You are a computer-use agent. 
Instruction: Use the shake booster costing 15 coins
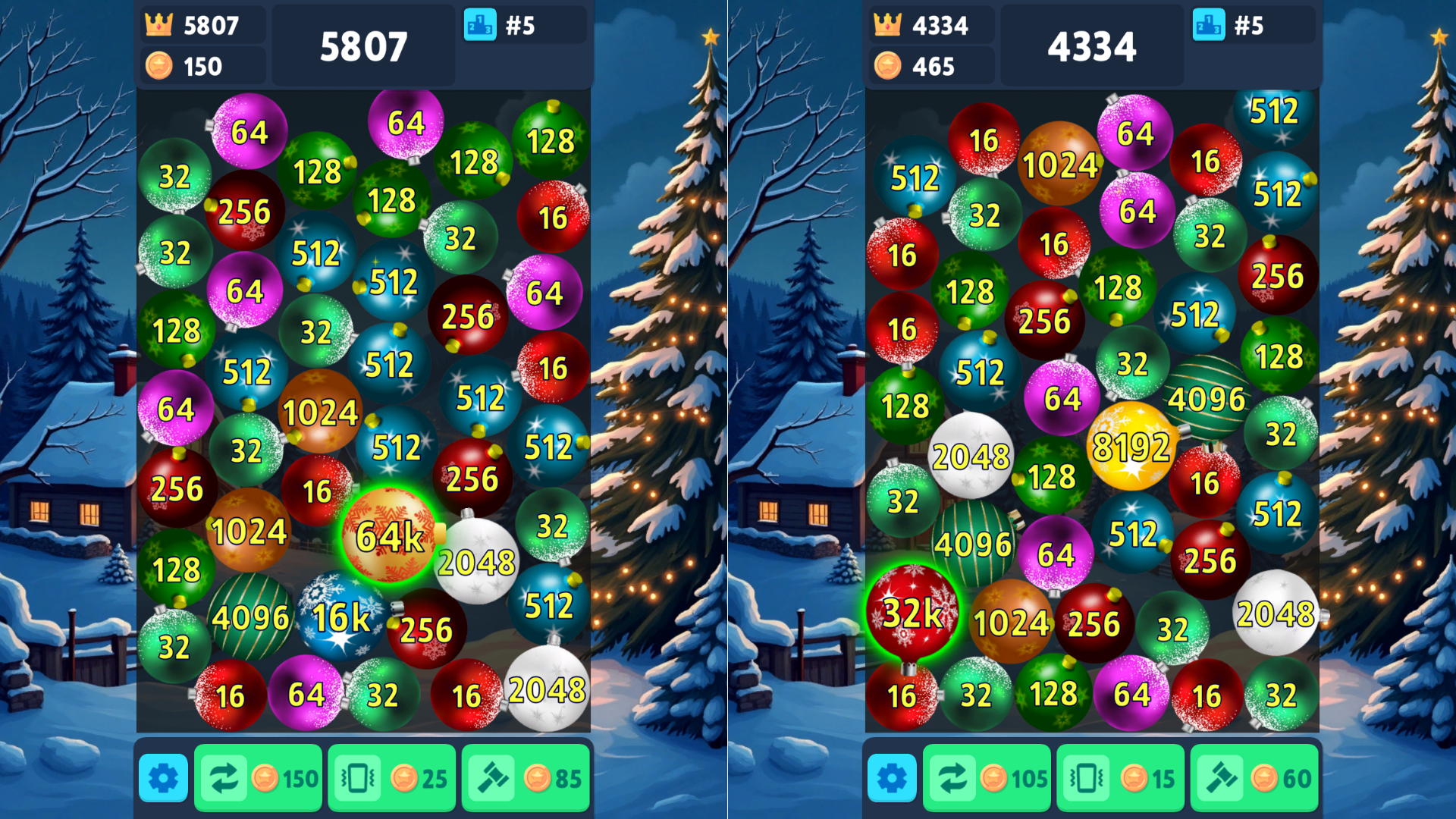tap(1120, 777)
